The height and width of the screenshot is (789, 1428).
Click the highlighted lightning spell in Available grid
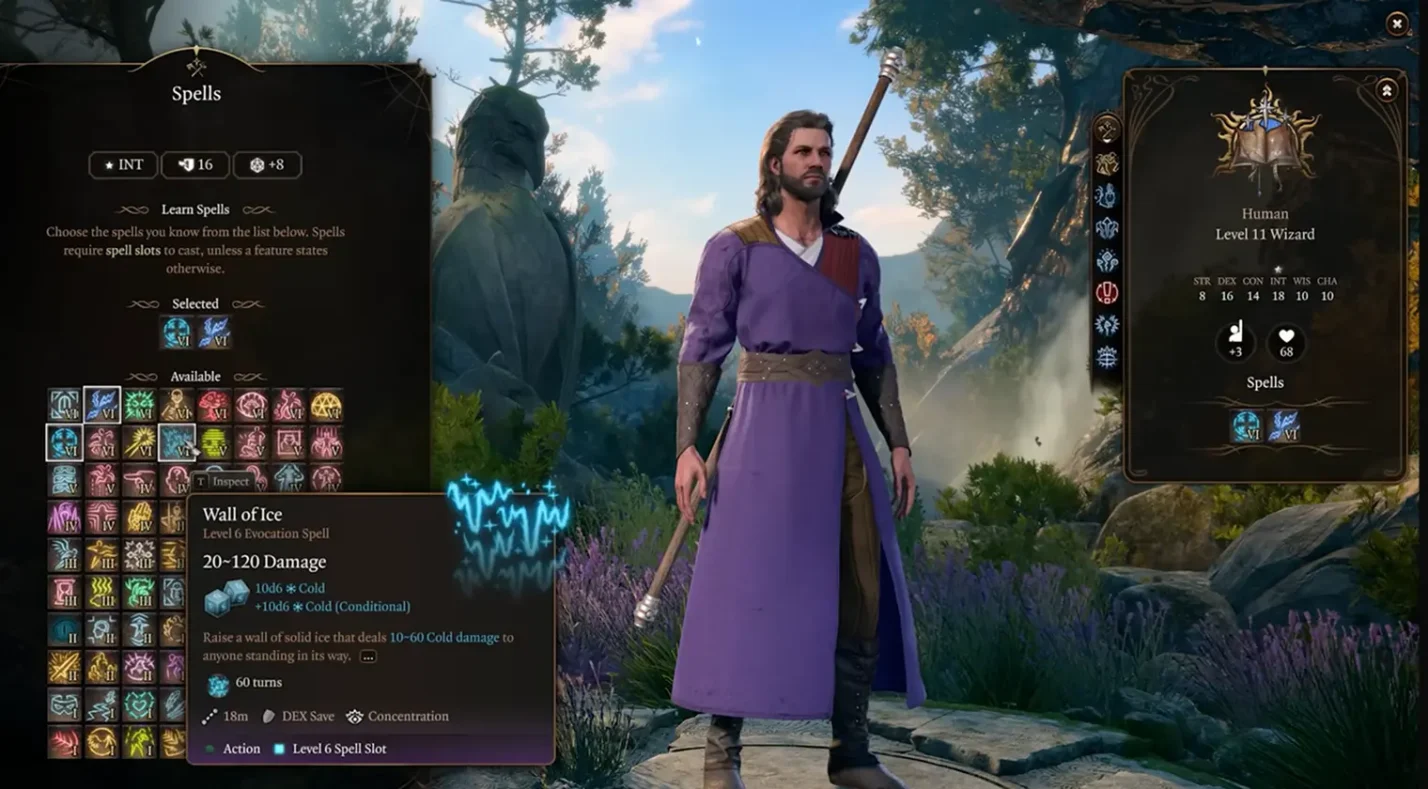click(x=102, y=405)
